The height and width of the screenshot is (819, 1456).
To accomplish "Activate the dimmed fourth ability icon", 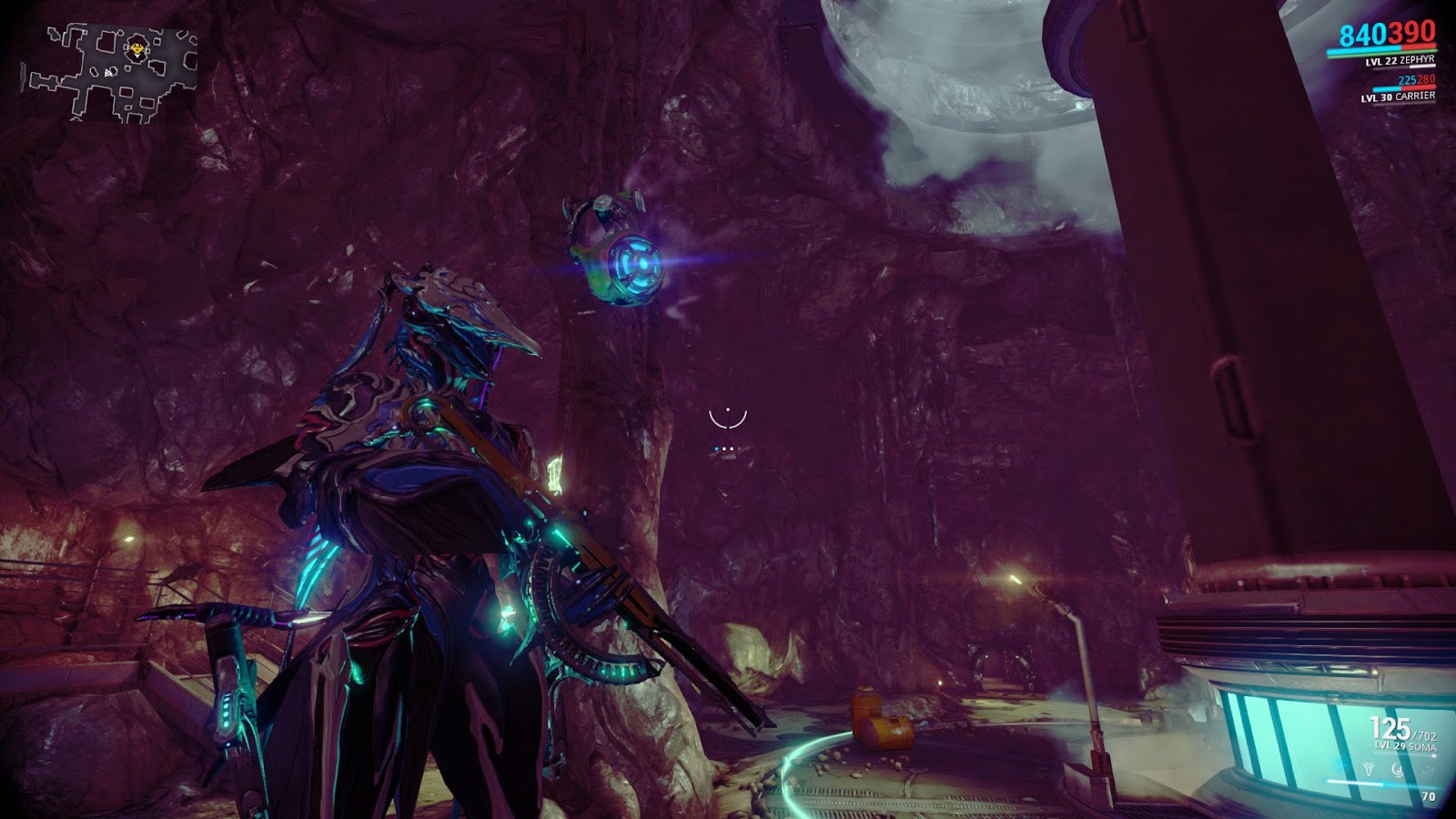I will click(x=1428, y=771).
